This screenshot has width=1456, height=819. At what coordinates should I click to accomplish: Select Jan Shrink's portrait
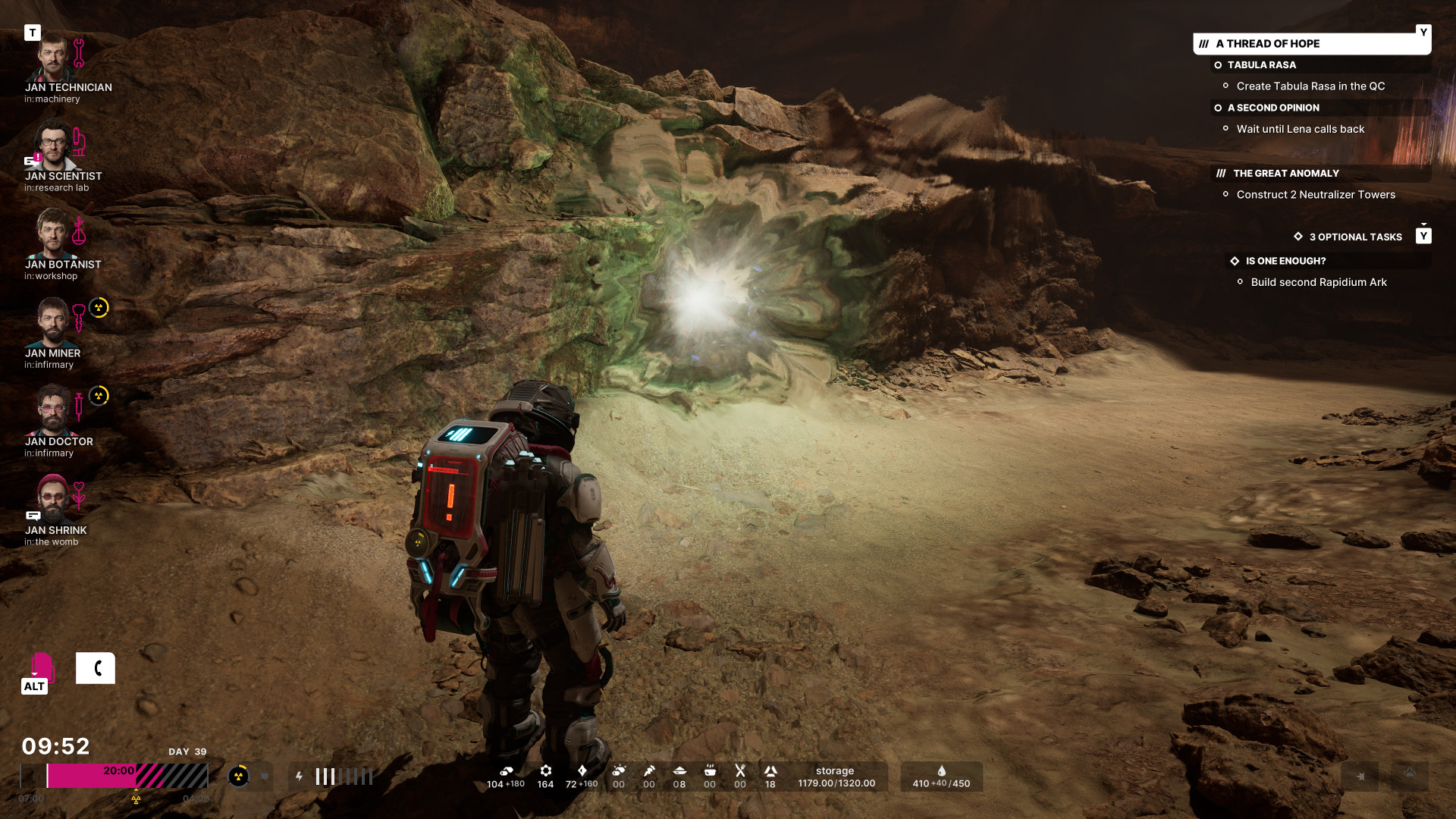52,500
